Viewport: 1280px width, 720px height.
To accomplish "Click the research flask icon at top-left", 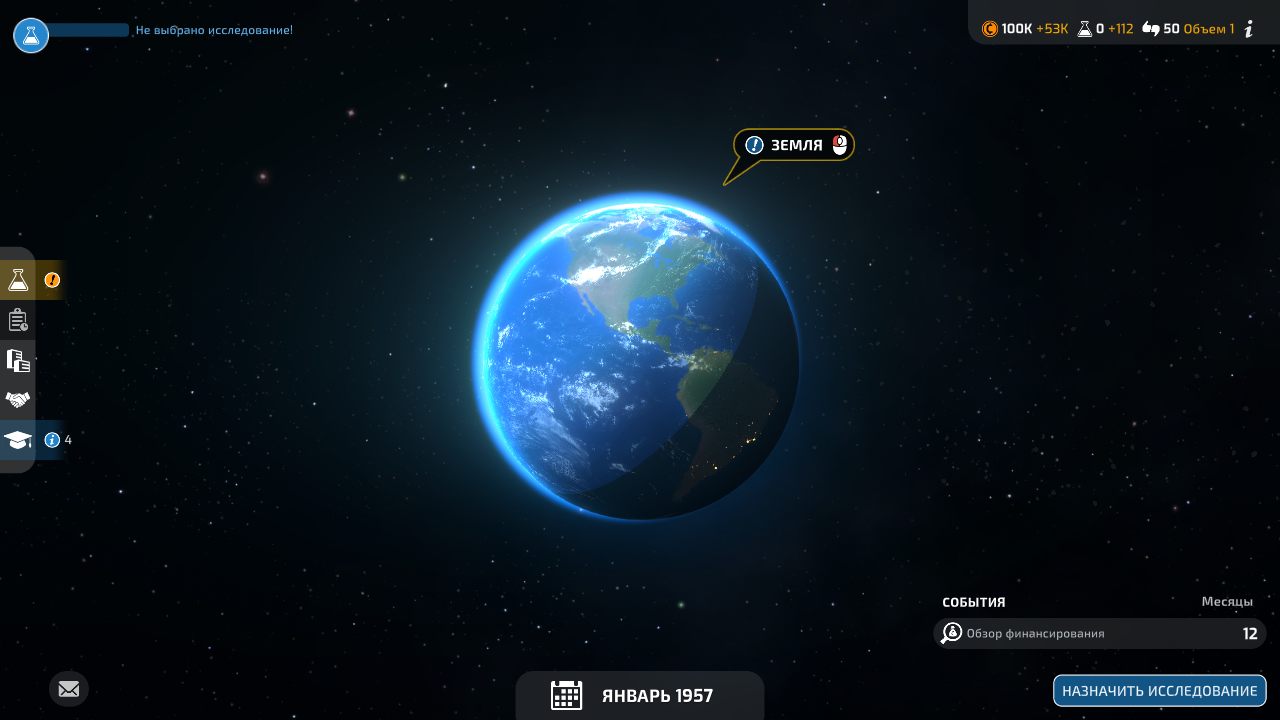I will click(x=31, y=35).
